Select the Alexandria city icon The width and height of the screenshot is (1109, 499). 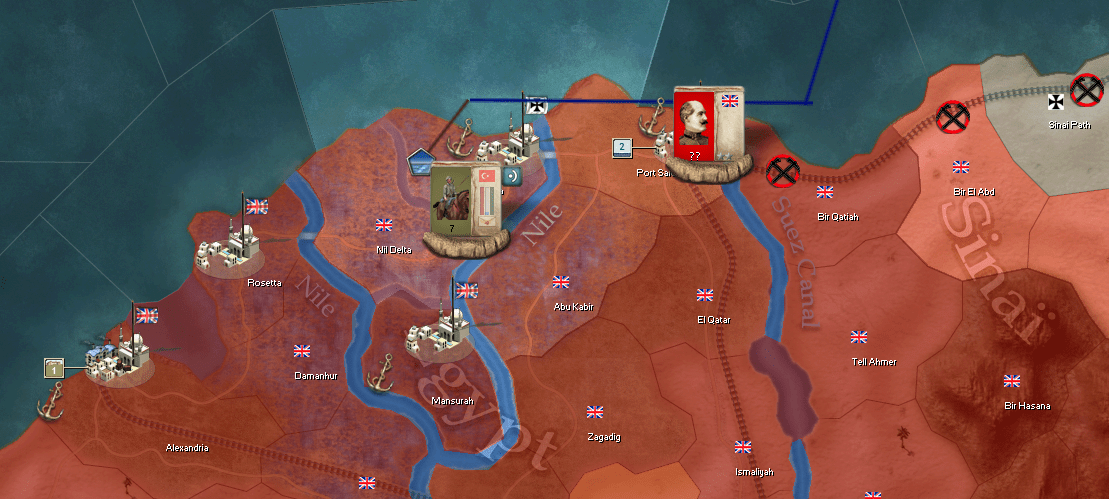coord(118,358)
